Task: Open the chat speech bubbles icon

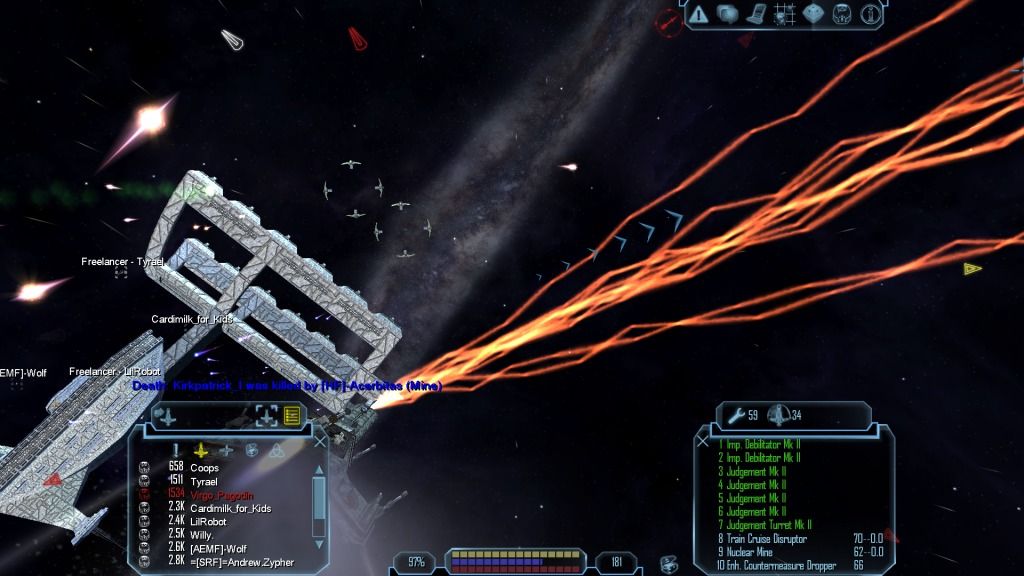Action: (727, 15)
